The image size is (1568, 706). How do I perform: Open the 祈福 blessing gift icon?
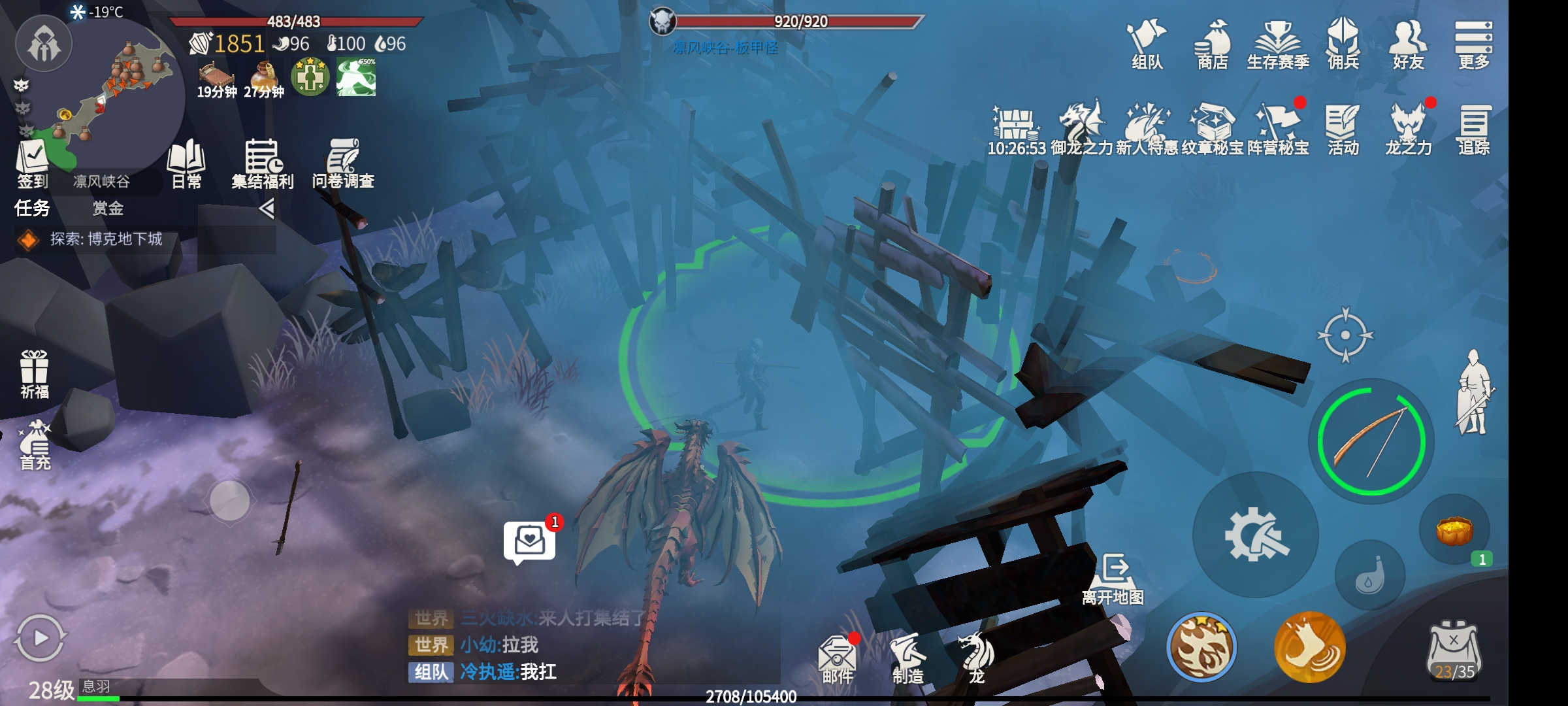(x=34, y=374)
